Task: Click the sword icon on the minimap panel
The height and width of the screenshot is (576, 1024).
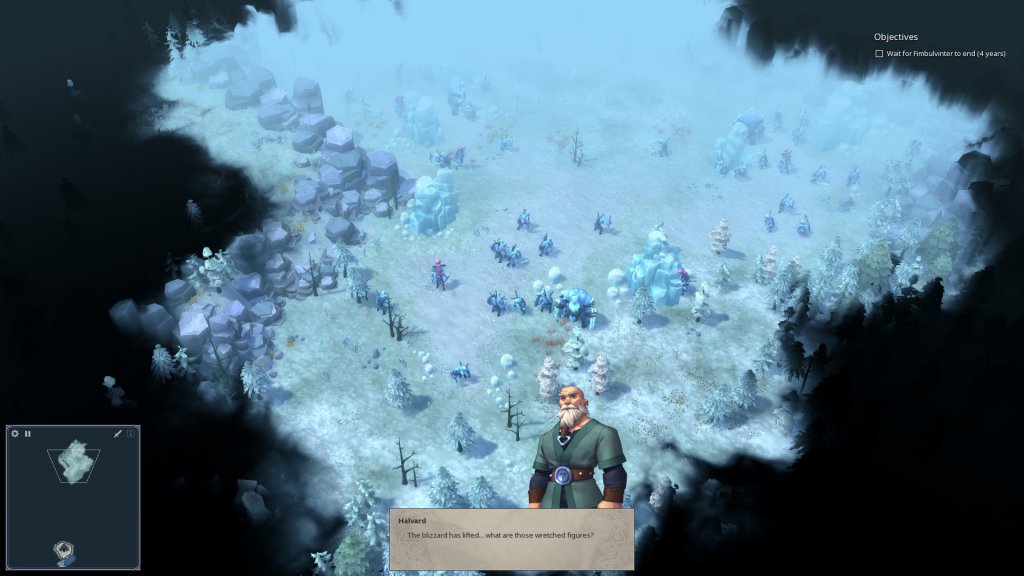Action: click(x=117, y=434)
